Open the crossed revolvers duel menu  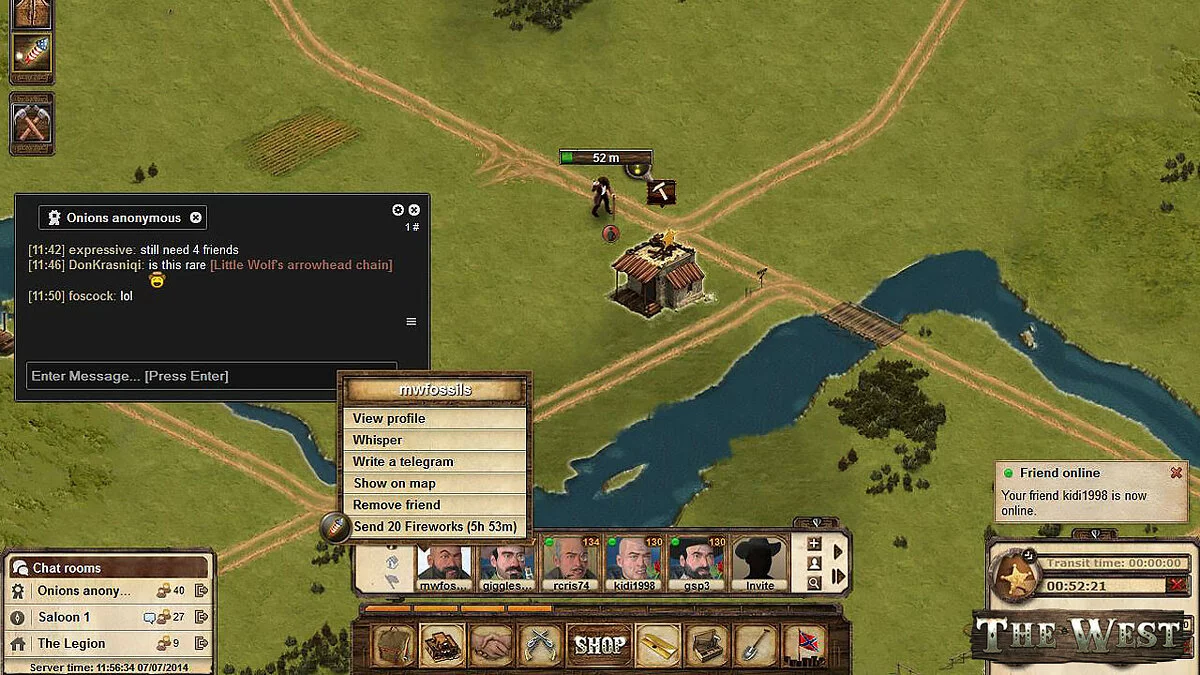[x=542, y=645]
